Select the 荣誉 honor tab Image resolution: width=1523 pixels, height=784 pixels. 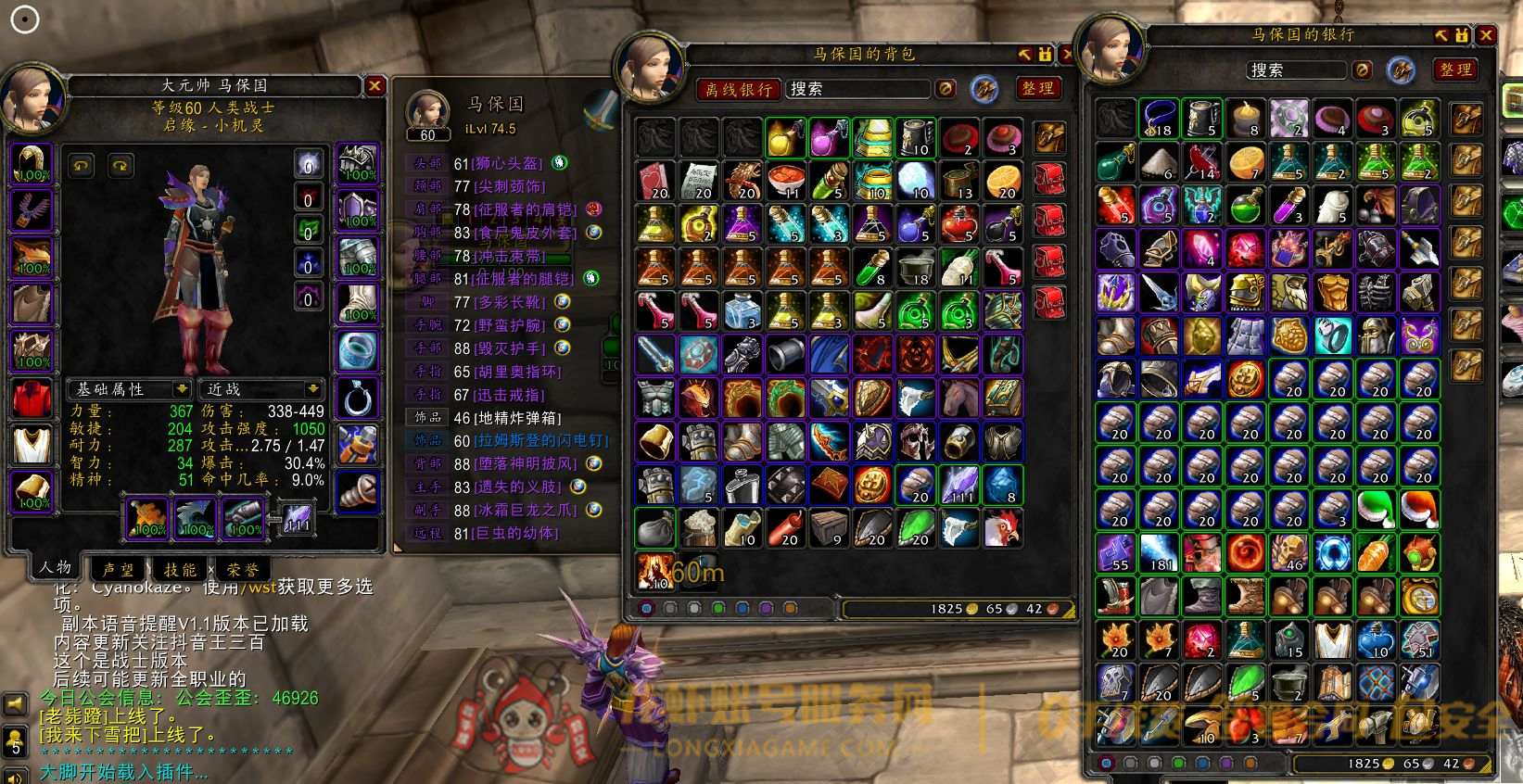(x=243, y=569)
